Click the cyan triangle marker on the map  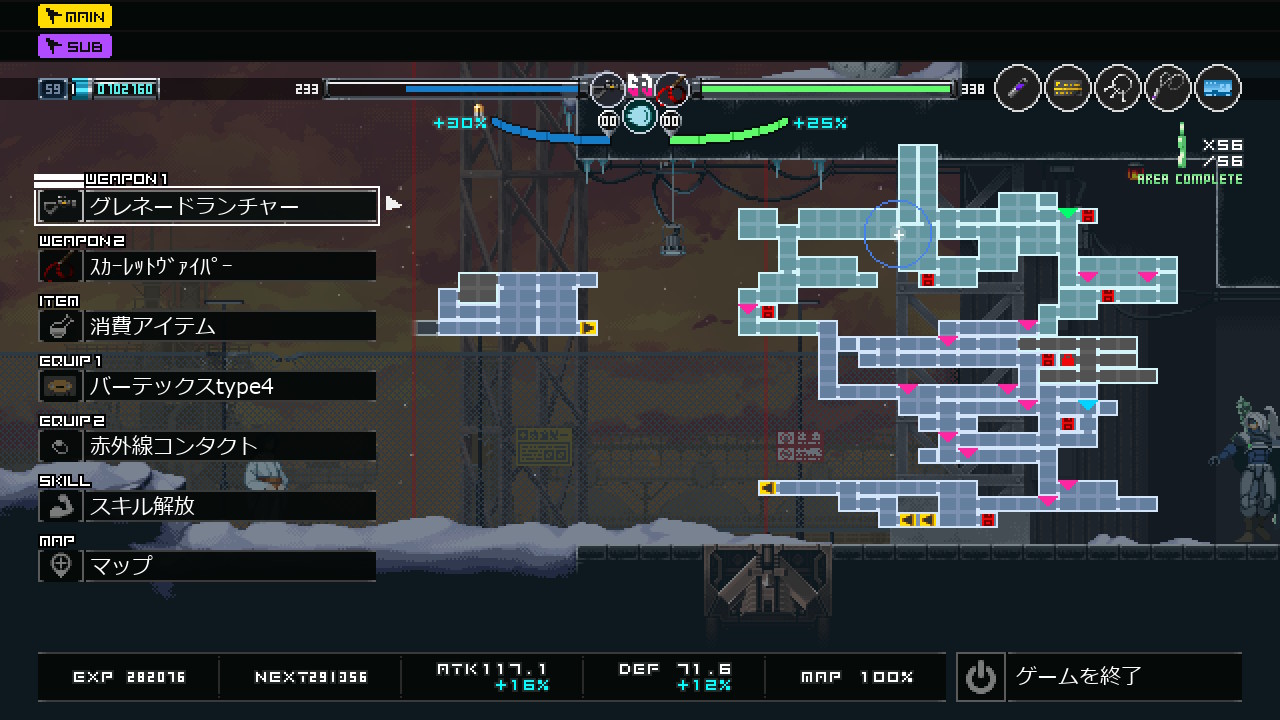pyautogui.click(x=1088, y=405)
